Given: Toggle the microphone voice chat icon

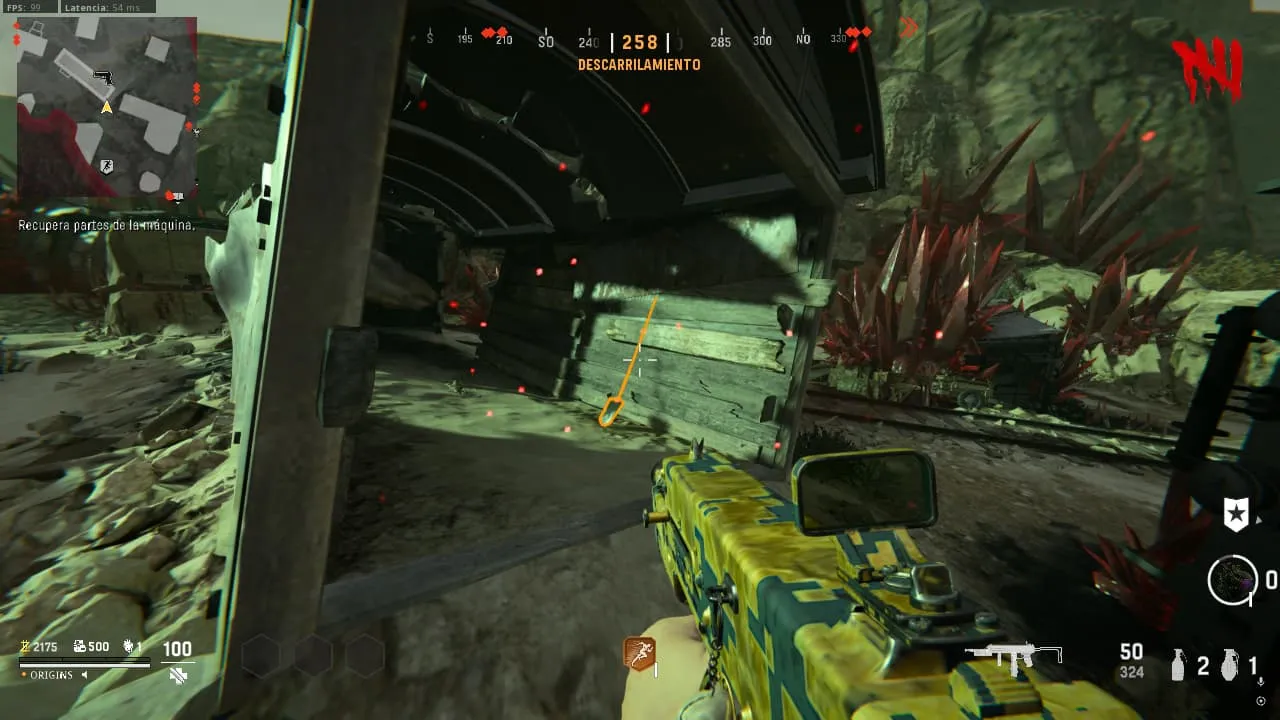Looking at the screenshot, I should (1260, 682).
